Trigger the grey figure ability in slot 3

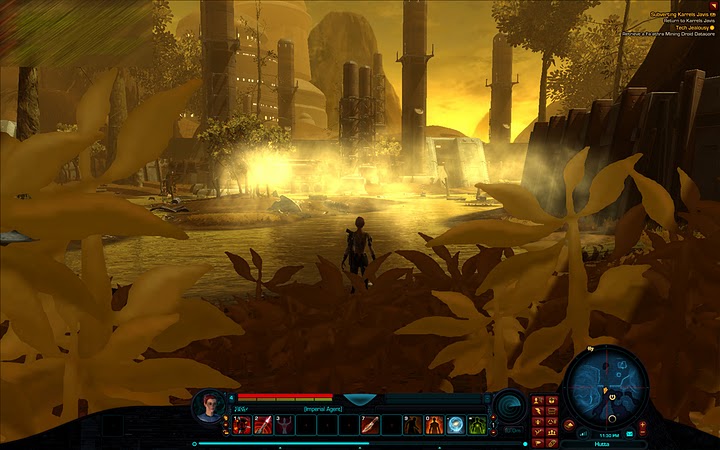(286, 426)
